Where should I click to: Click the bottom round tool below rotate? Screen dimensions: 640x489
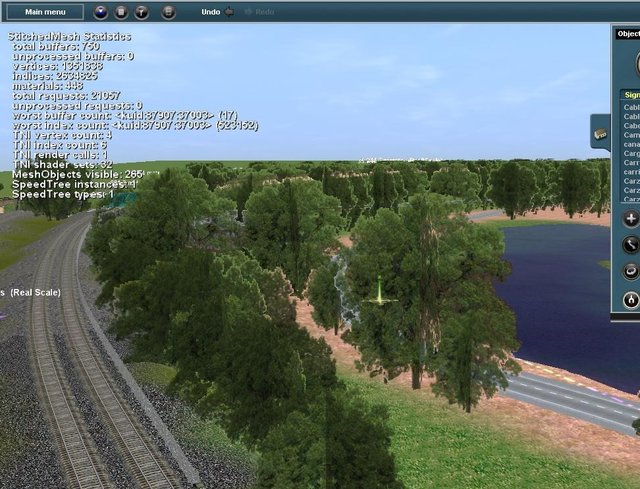coord(631,299)
